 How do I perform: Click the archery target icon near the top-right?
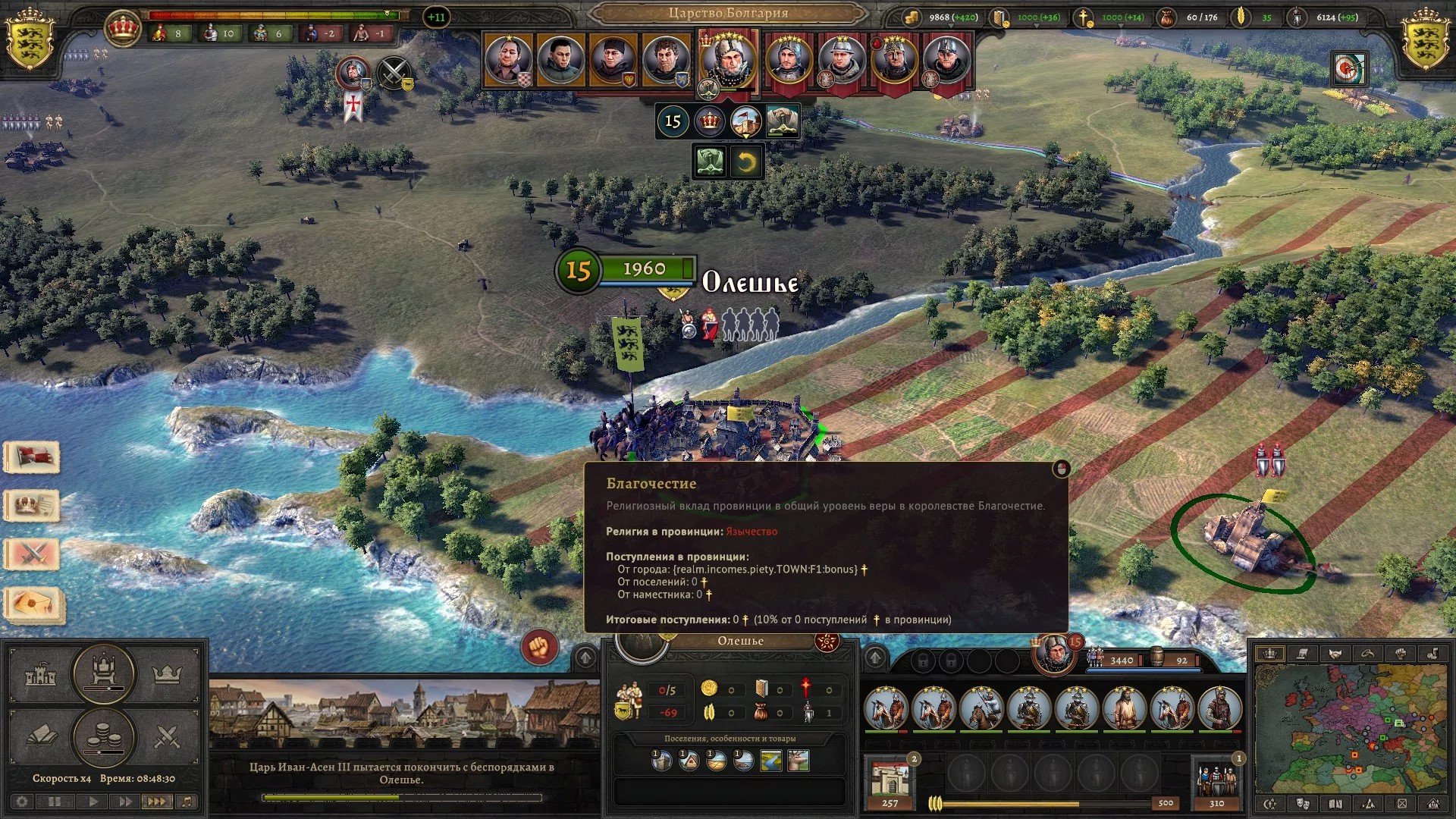pyautogui.click(x=1348, y=69)
